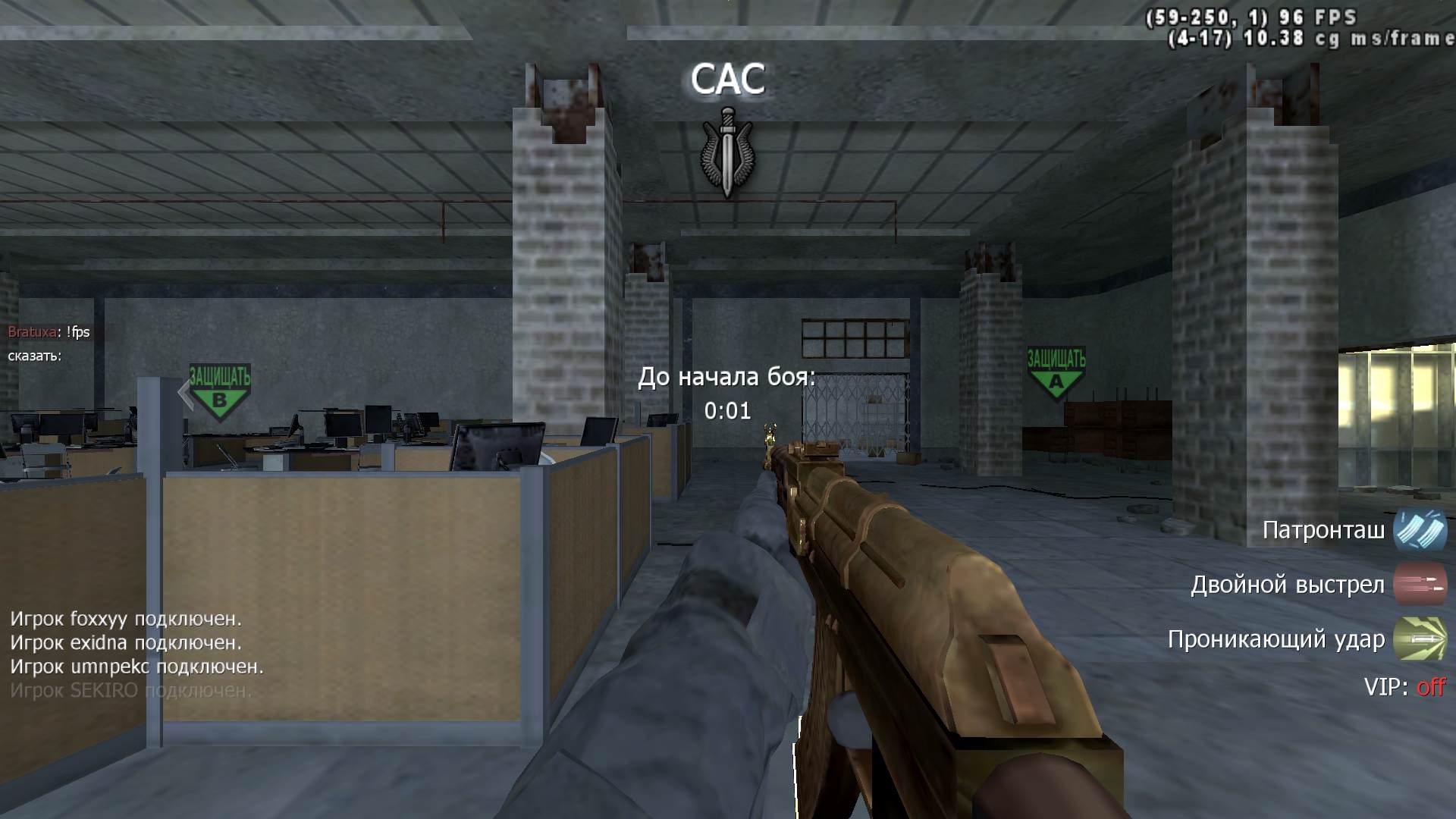This screenshot has width=1456, height=819.
Task: Focus the сказать chat input line
Action: click(36, 356)
